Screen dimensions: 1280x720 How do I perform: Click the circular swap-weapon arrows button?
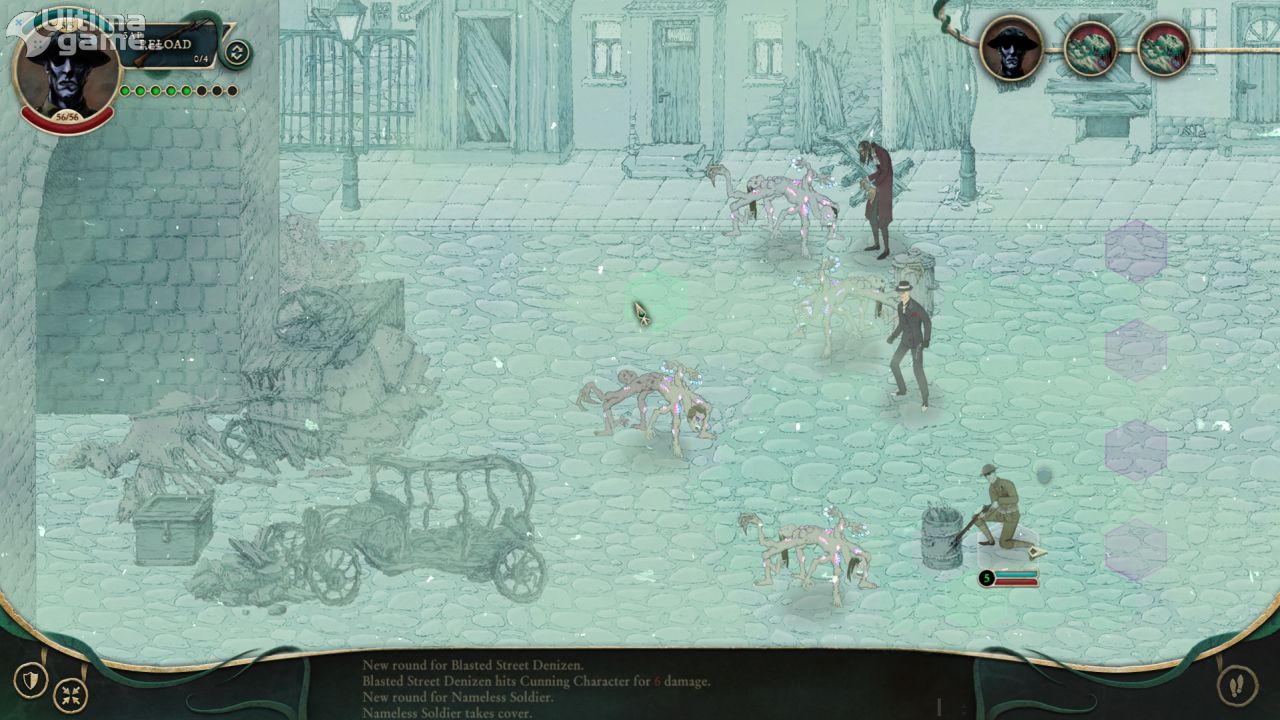click(237, 52)
